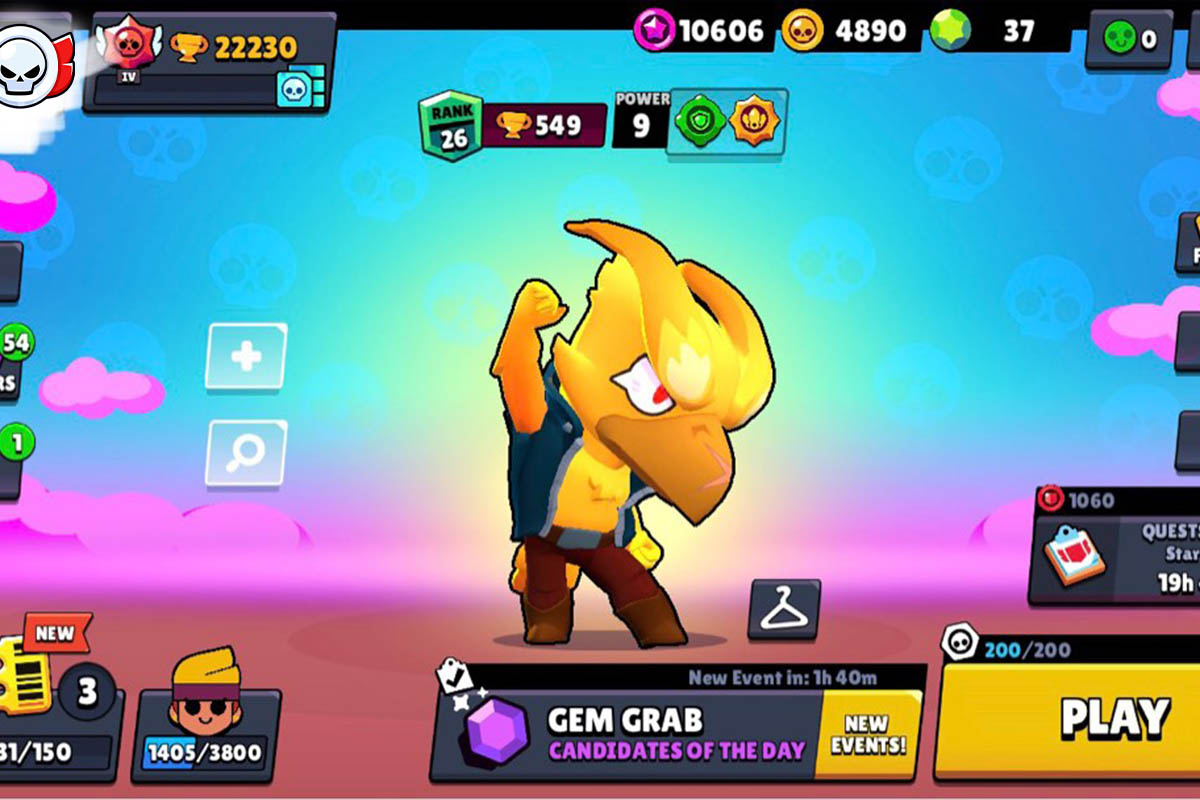Open the green friends counter button
Image resolution: width=1200 pixels, height=800 pixels.
(x=1129, y=40)
